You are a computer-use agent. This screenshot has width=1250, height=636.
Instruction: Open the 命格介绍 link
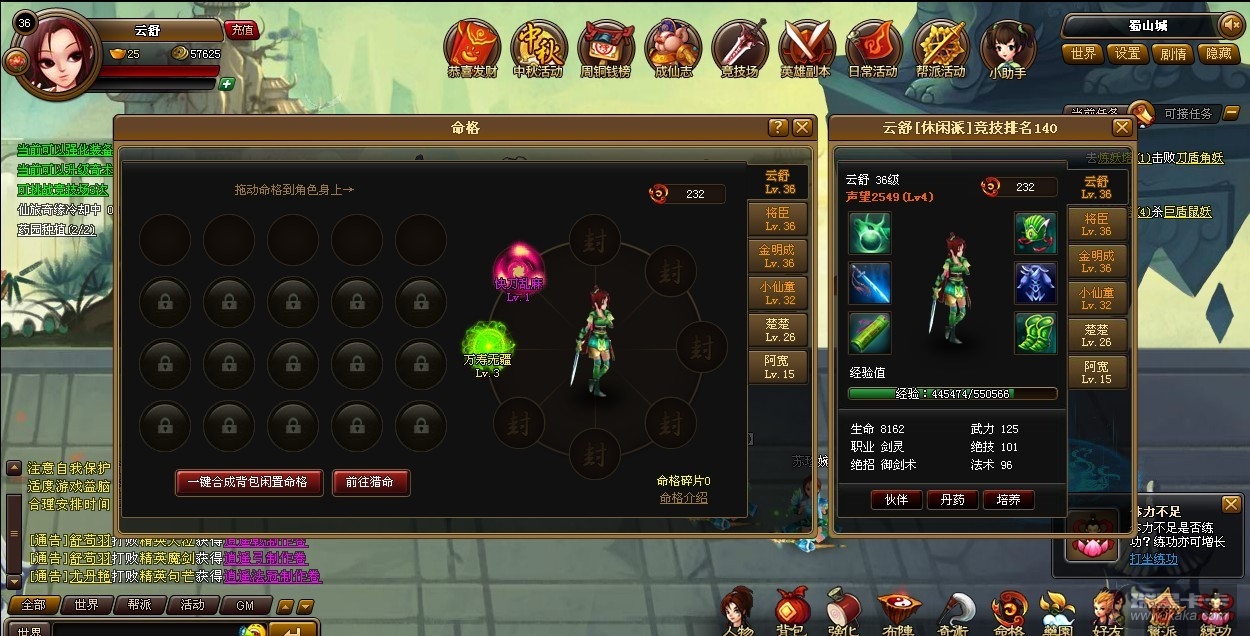(683, 498)
